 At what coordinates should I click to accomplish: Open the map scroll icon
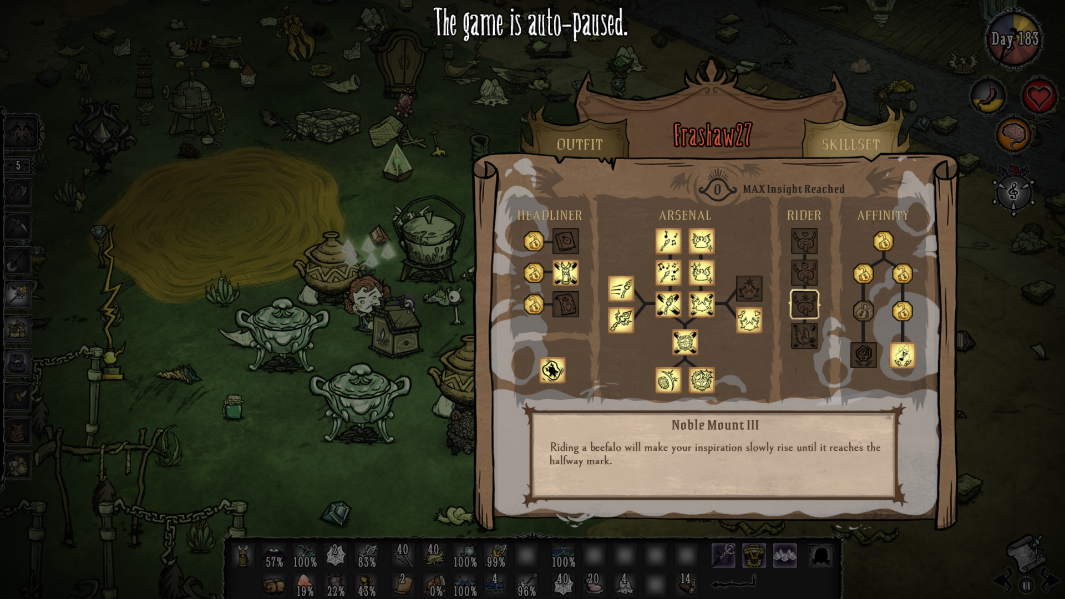click(x=1023, y=552)
